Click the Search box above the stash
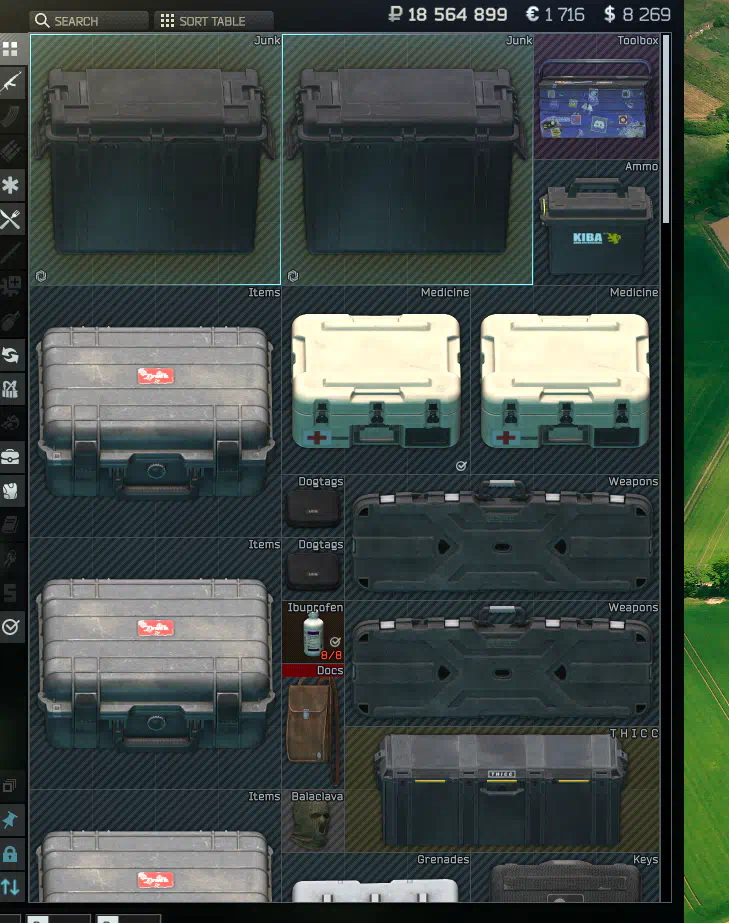Image resolution: width=729 pixels, height=923 pixels. point(89,21)
